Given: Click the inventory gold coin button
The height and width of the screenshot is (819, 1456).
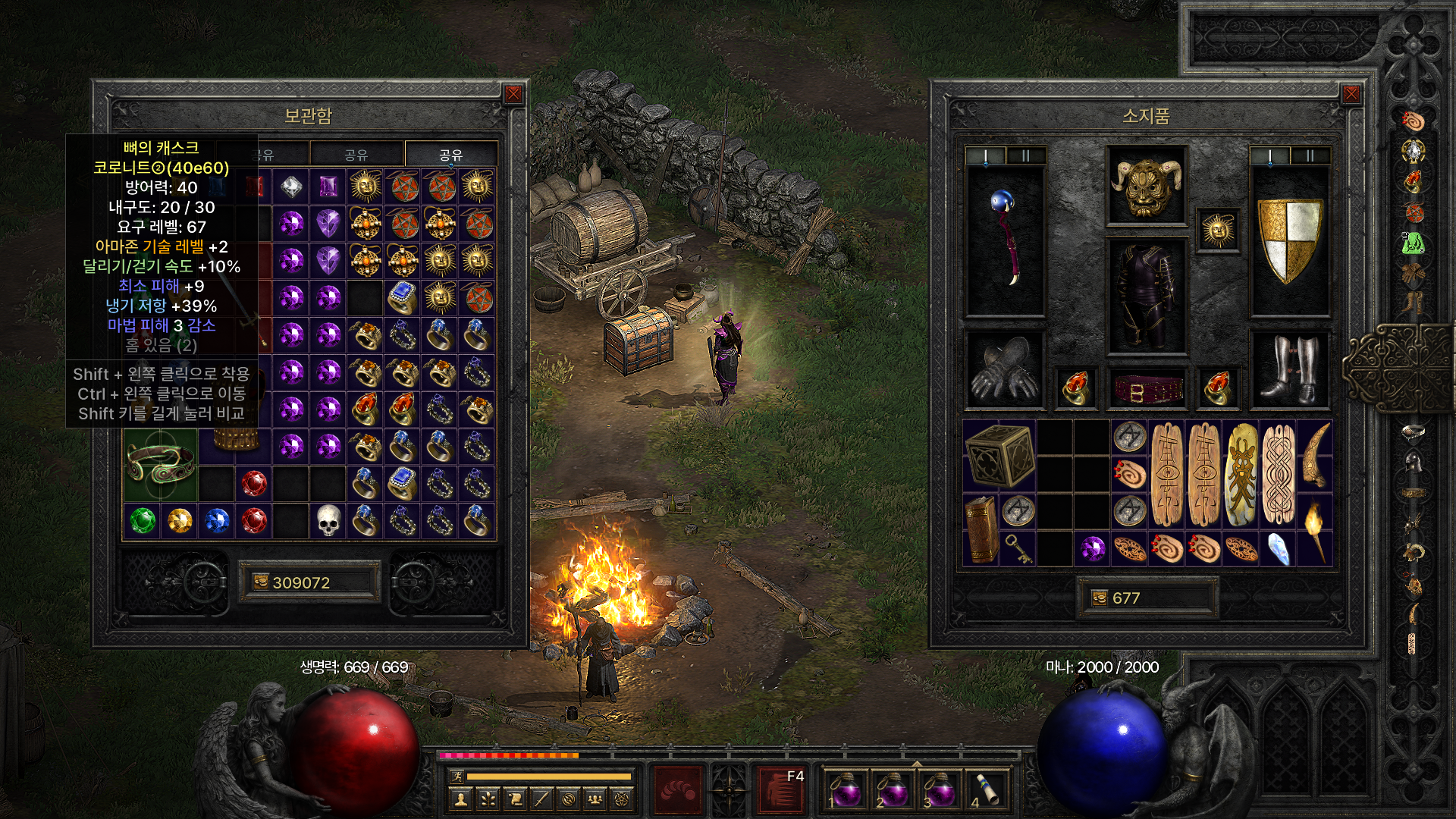Looking at the screenshot, I should pos(1100,598).
